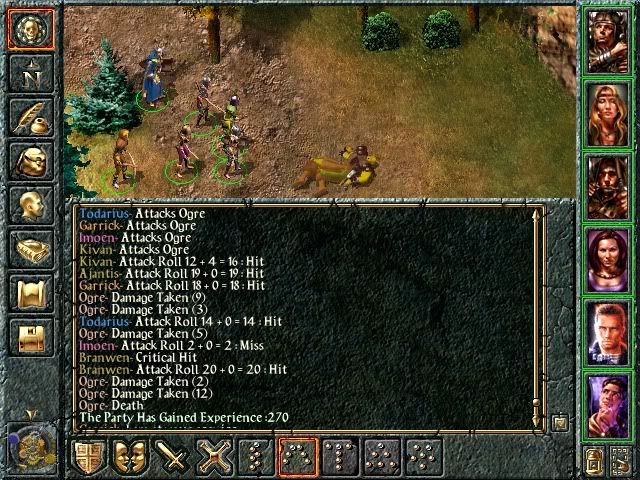Open the journal with the quill icon
Image resolution: width=640 pixels, height=480 pixels.
pos(30,118)
